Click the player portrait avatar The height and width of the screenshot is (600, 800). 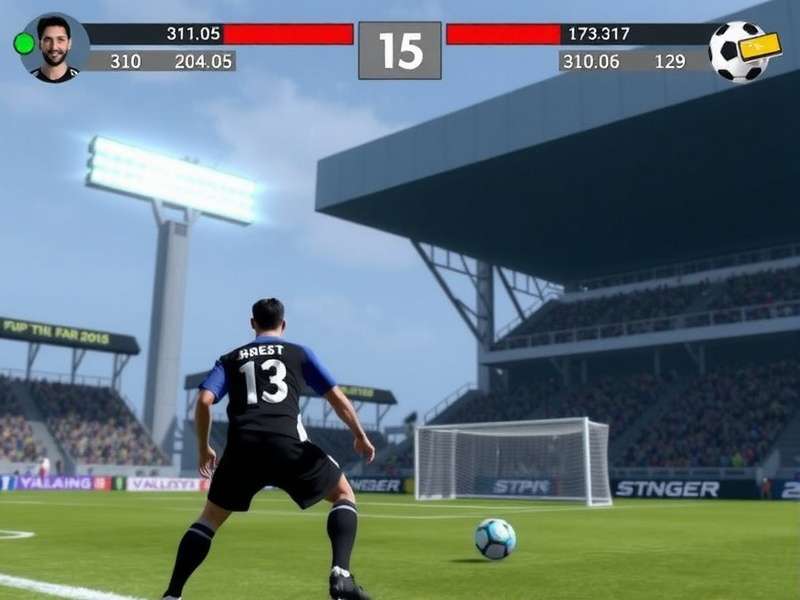click(x=56, y=47)
